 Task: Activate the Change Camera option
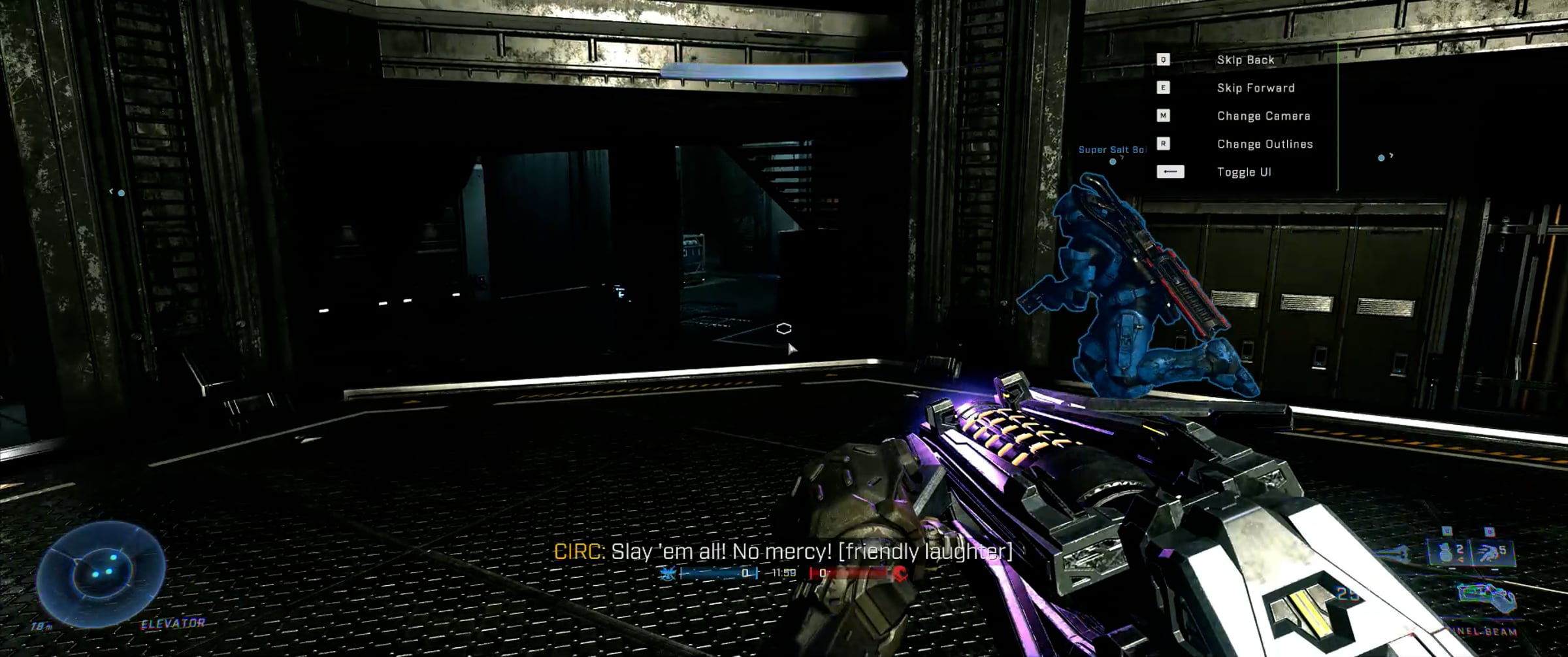coord(1263,116)
